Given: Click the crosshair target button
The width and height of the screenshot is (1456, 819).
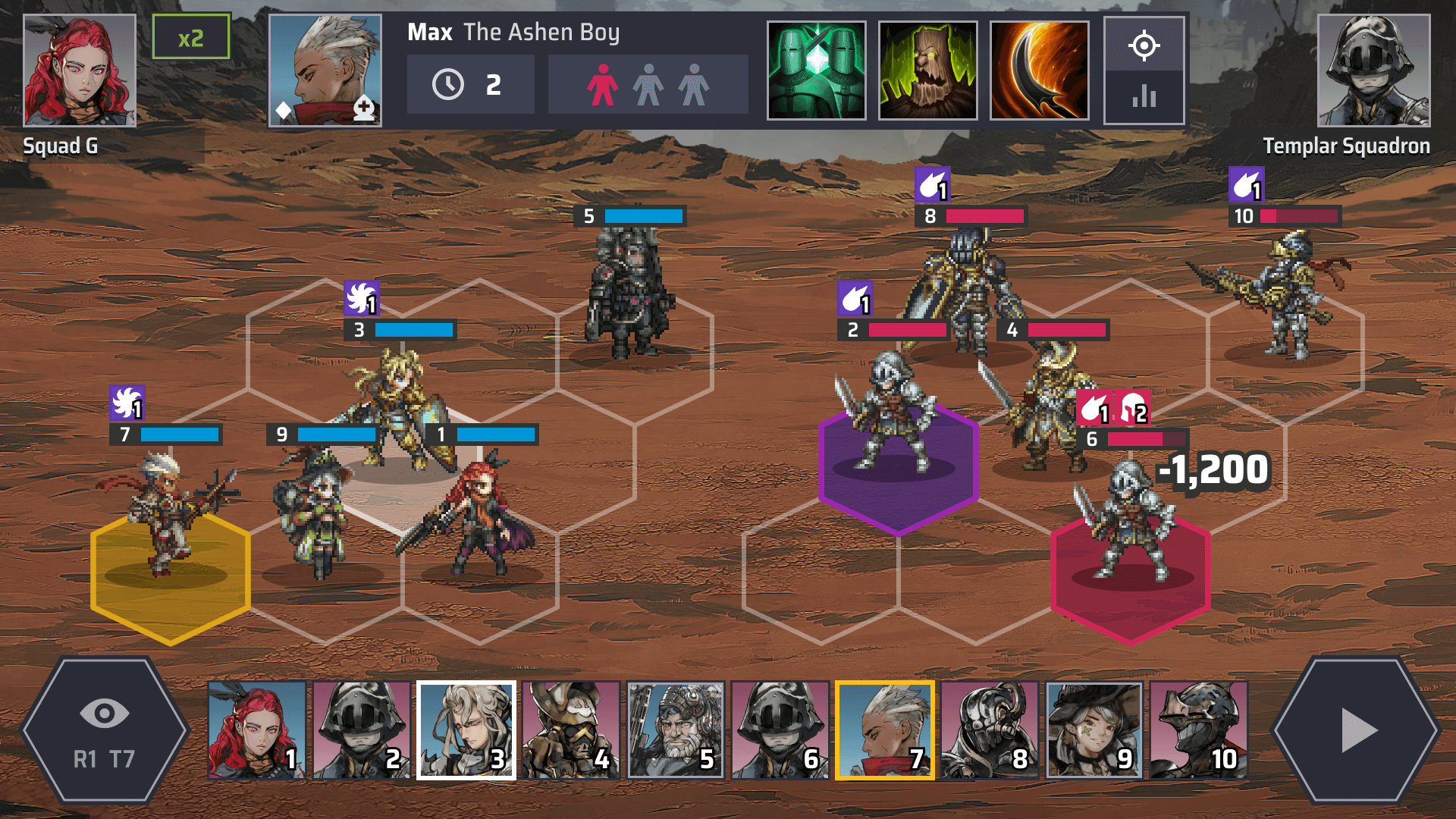Looking at the screenshot, I should (x=1144, y=45).
